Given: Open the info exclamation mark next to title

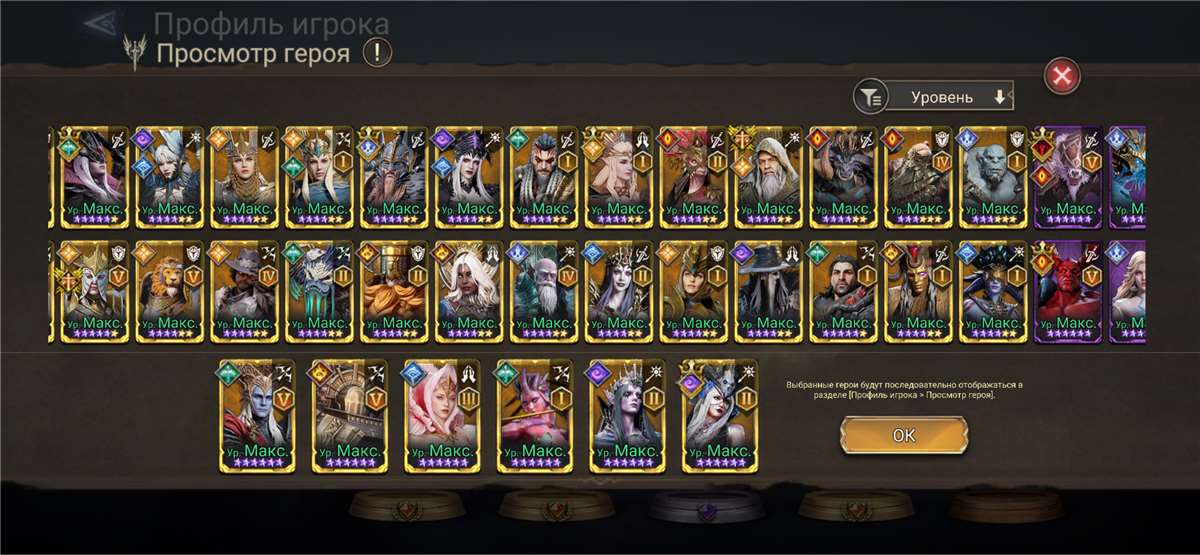Looking at the screenshot, I should pyautogui.click(x=376, y=52).
